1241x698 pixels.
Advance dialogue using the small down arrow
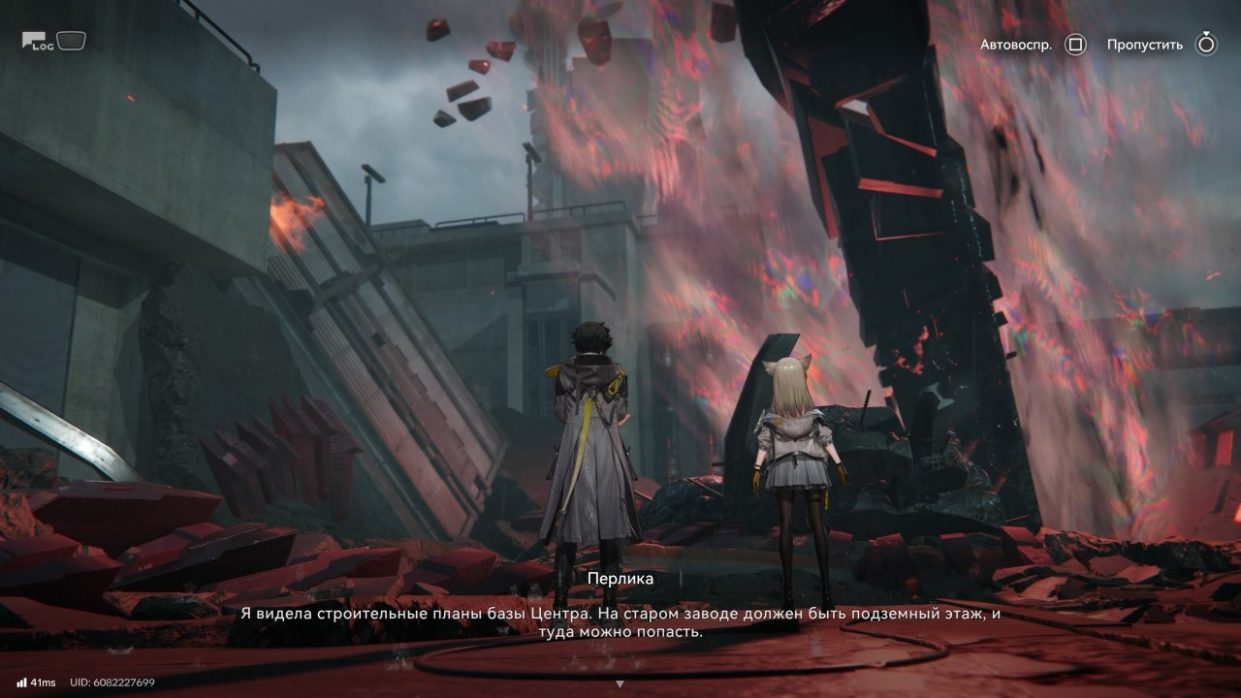[620, 684]
